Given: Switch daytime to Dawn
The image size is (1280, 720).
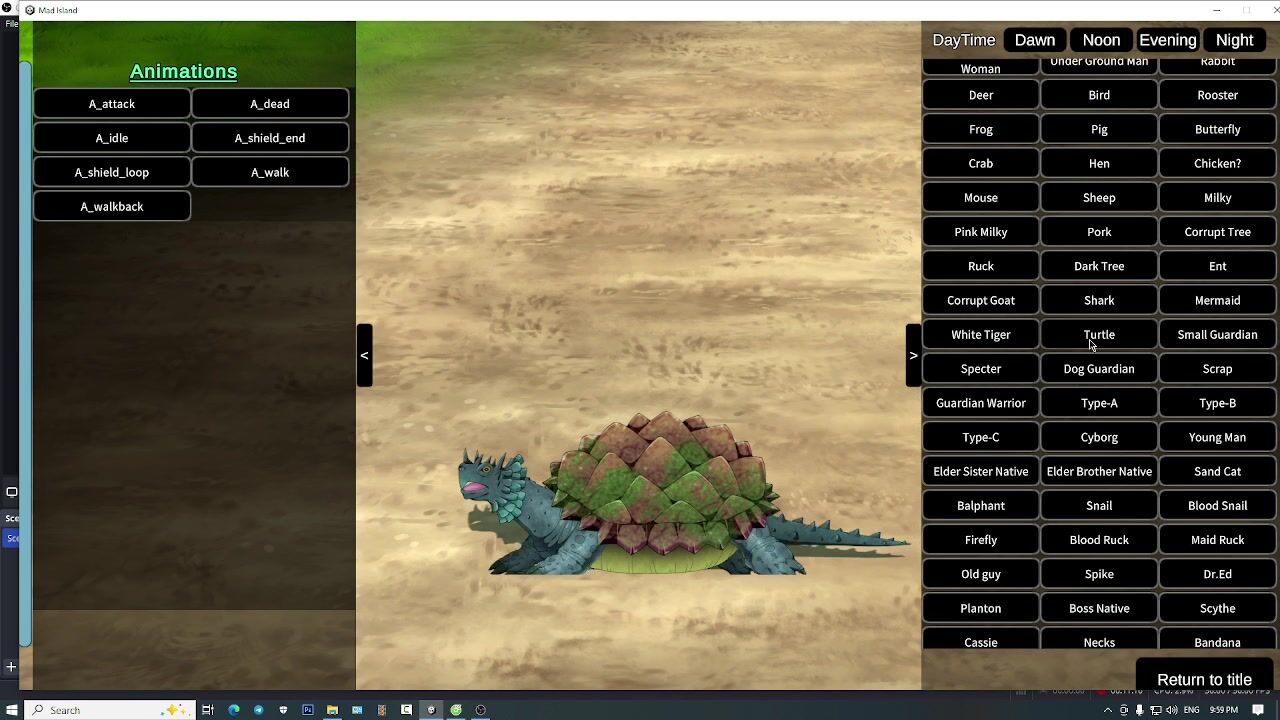Looking at the screenshot, I should 1034,40.
